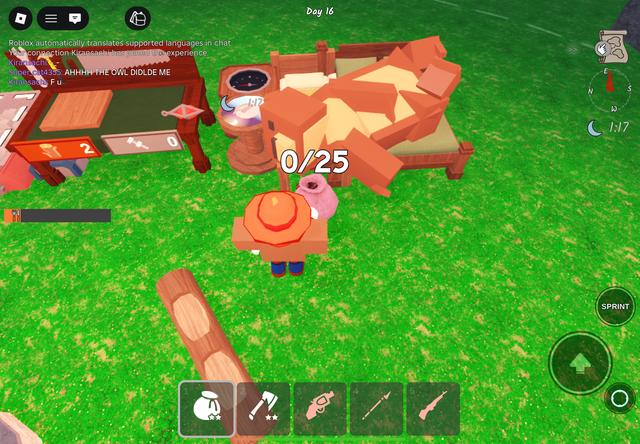Switch to the spear slot

[x=376, y=409]
